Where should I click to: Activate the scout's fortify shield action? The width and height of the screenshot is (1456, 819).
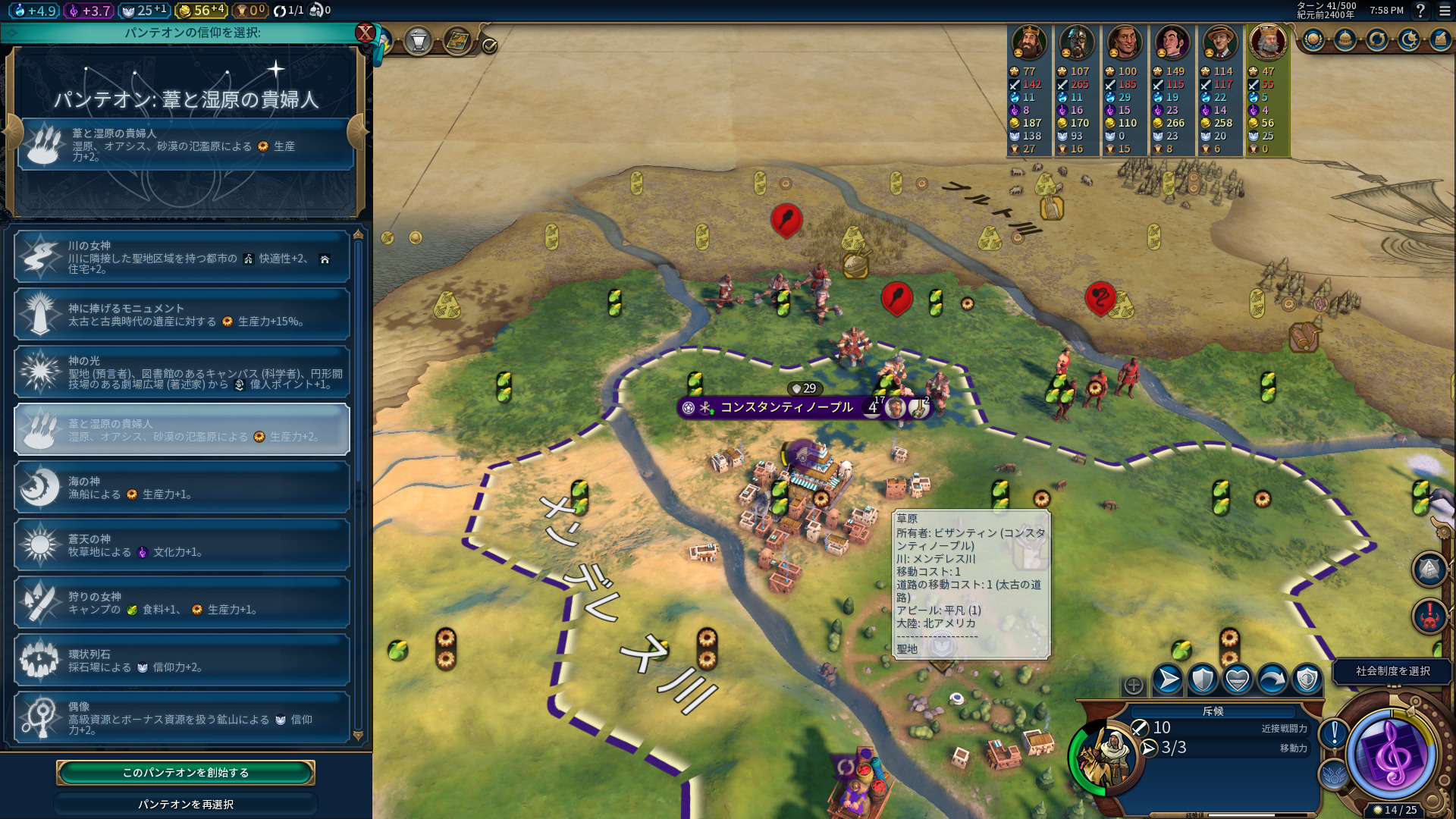point(1203,679)
